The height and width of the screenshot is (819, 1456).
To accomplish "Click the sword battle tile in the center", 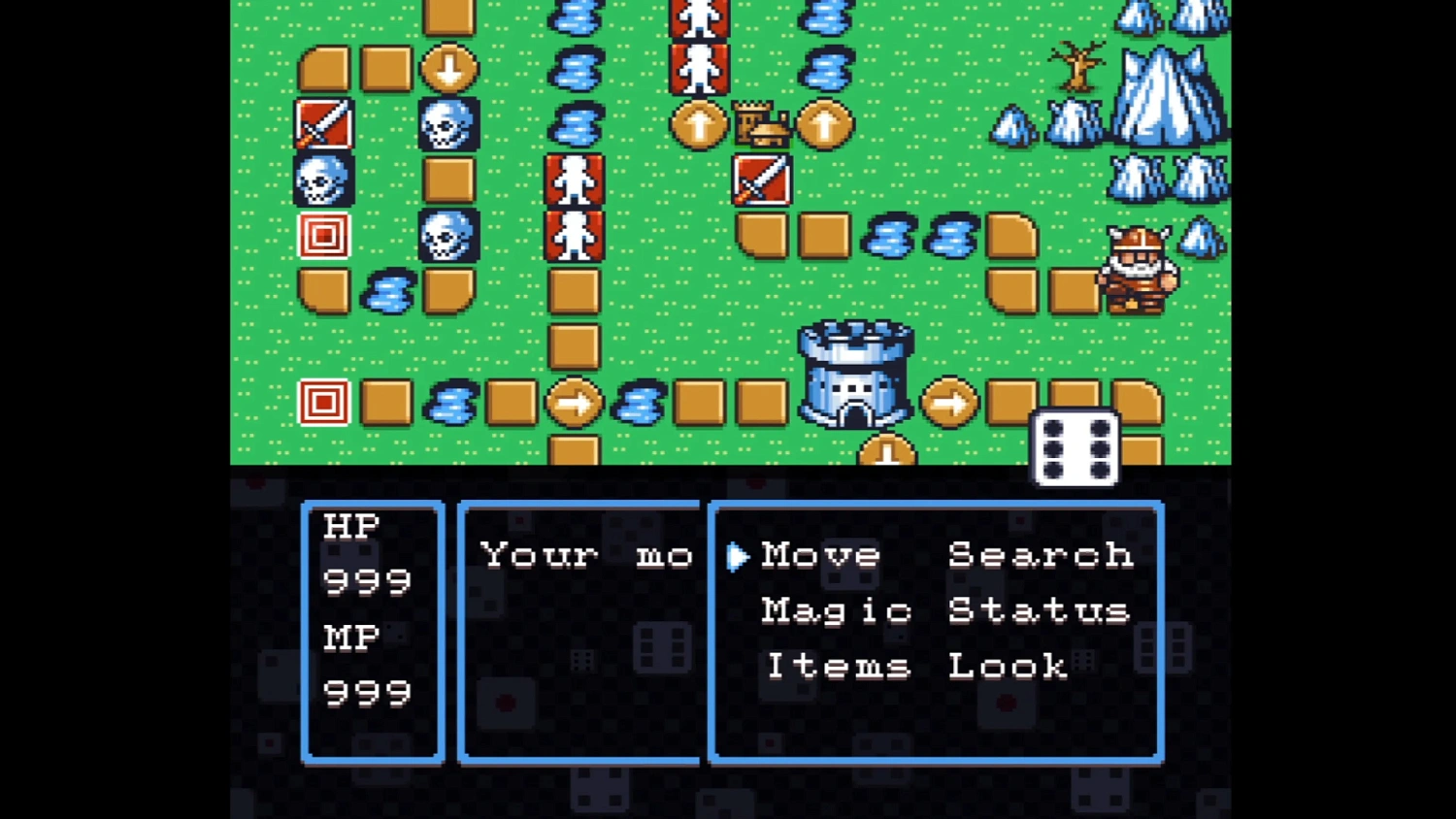I will pyautogui.click(x=762, y=180).
